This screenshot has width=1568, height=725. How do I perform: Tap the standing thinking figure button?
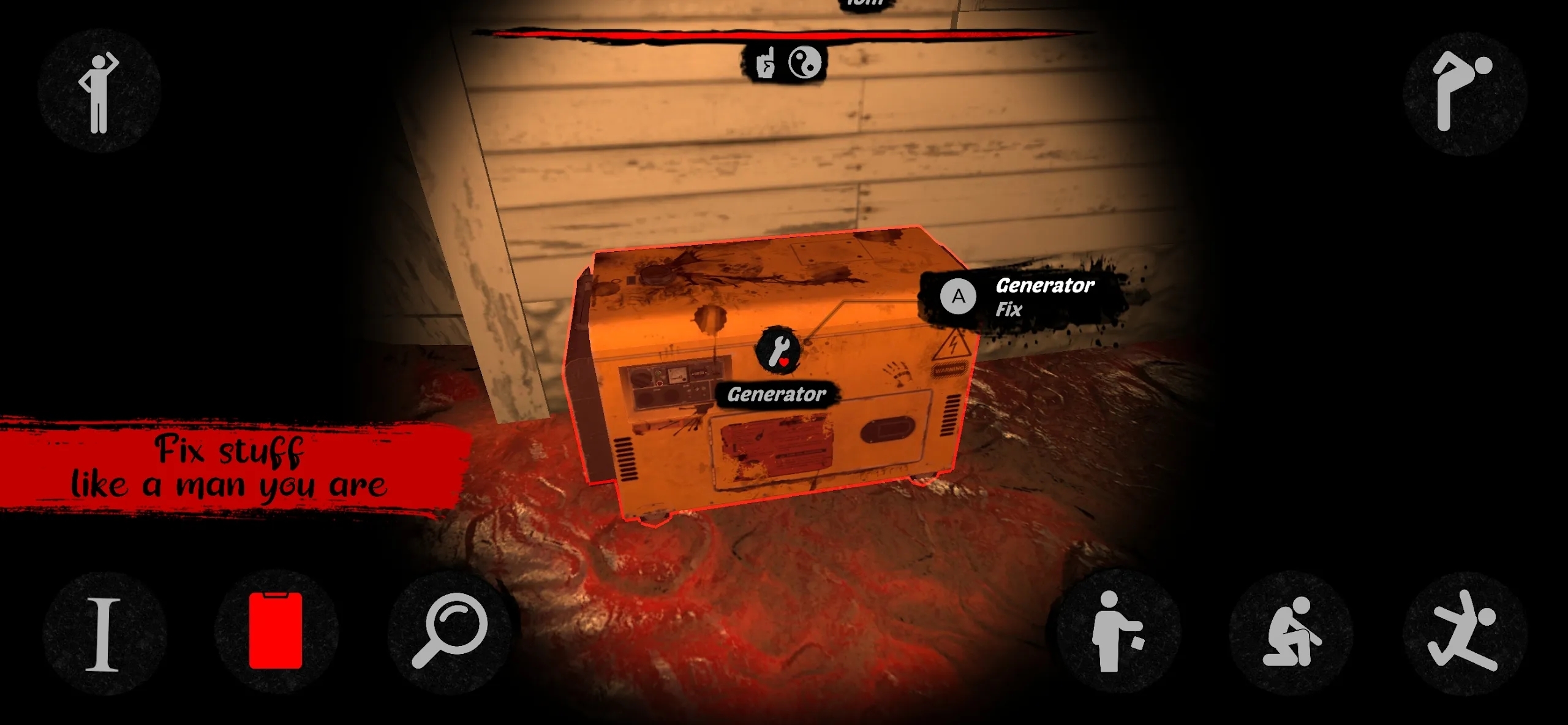pos(99,92)
